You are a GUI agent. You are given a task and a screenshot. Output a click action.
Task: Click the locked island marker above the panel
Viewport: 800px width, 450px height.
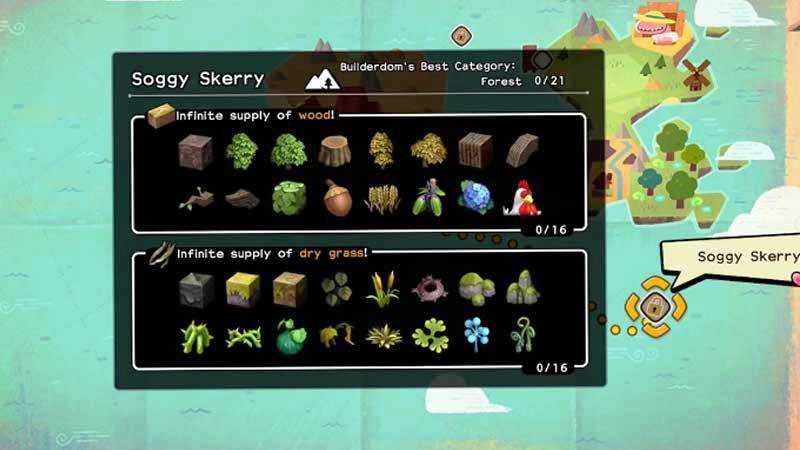460,36
